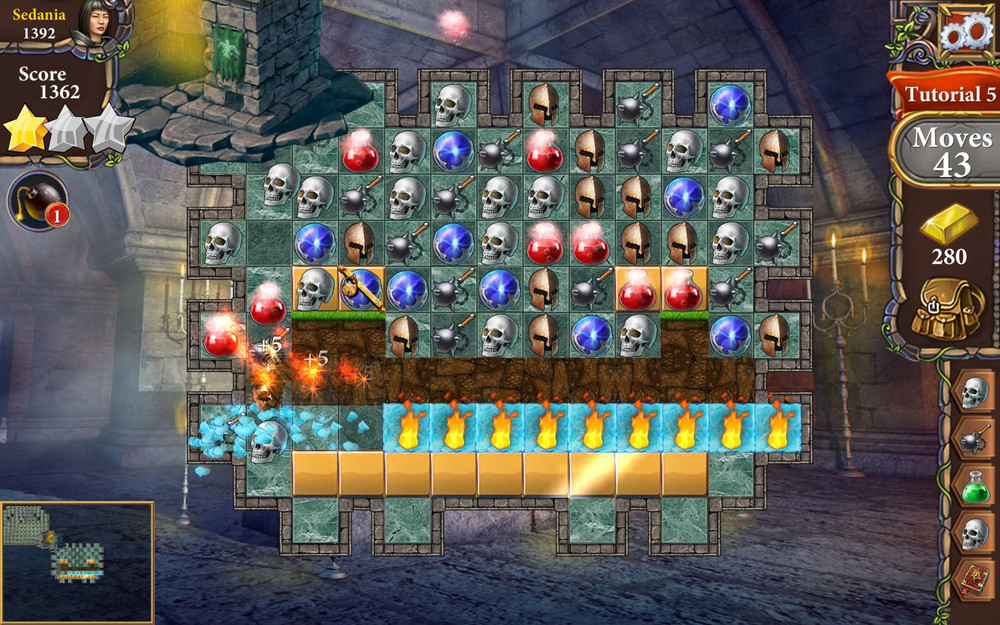Open the backpack inventory
The image size is (1000, 625).
point(948,309)
